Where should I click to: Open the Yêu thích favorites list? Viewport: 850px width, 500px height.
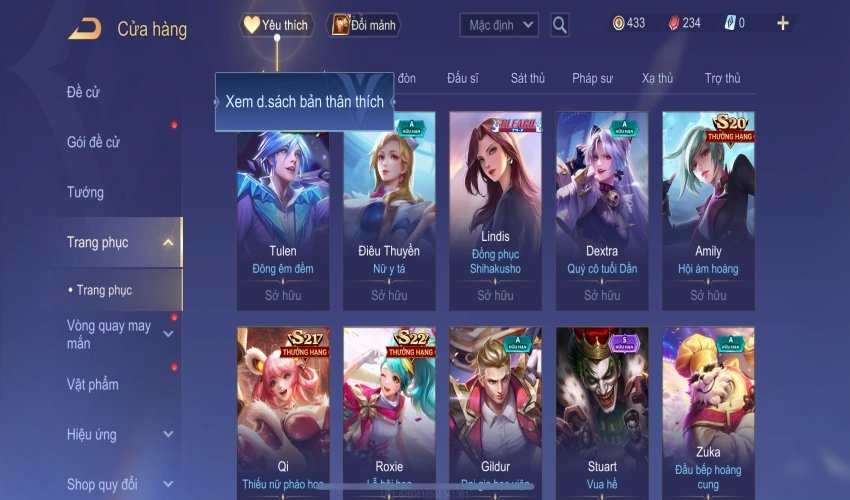click(x=277, y=25)
